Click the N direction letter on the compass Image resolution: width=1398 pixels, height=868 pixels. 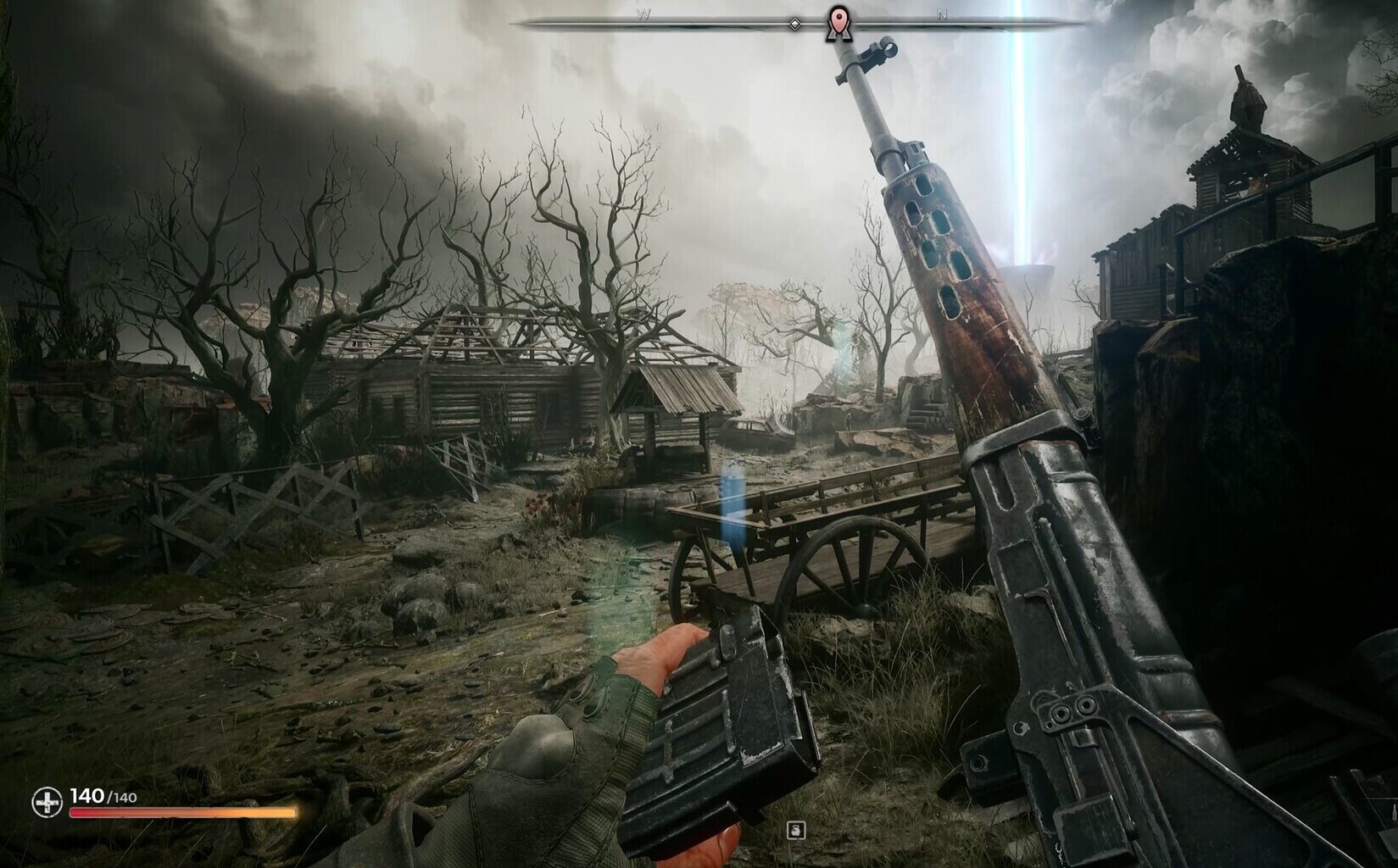941,14
